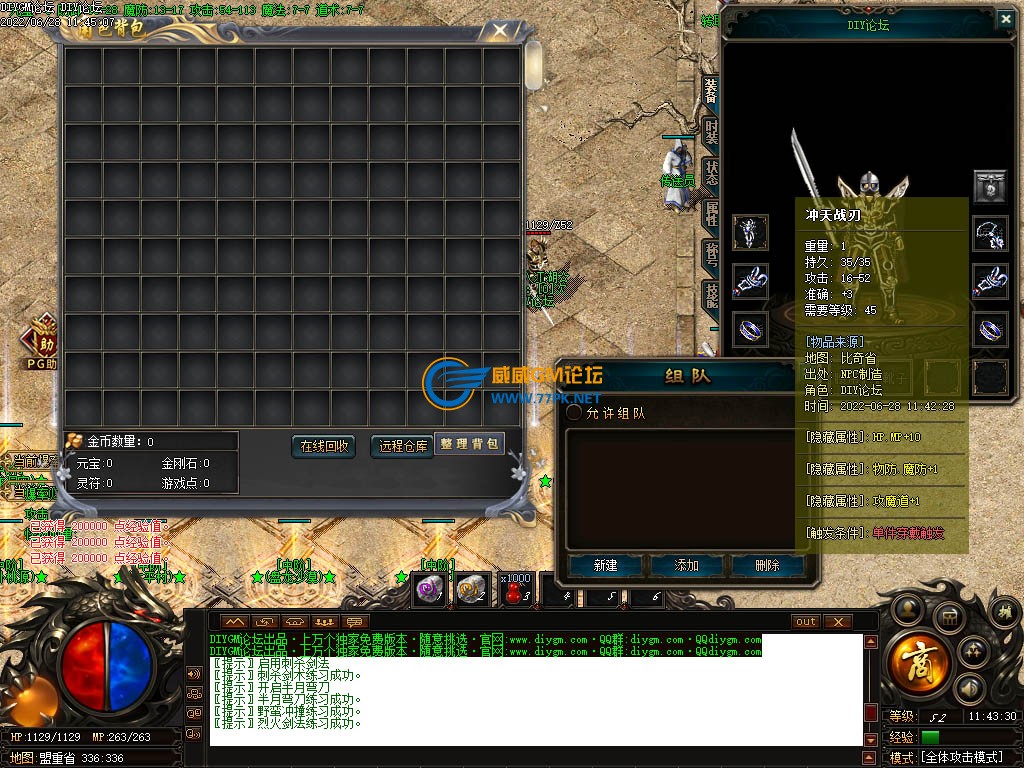
Task: Open the 远程仓库 remote warehouse
Action: pyautogui.click(x=402, y=446)
